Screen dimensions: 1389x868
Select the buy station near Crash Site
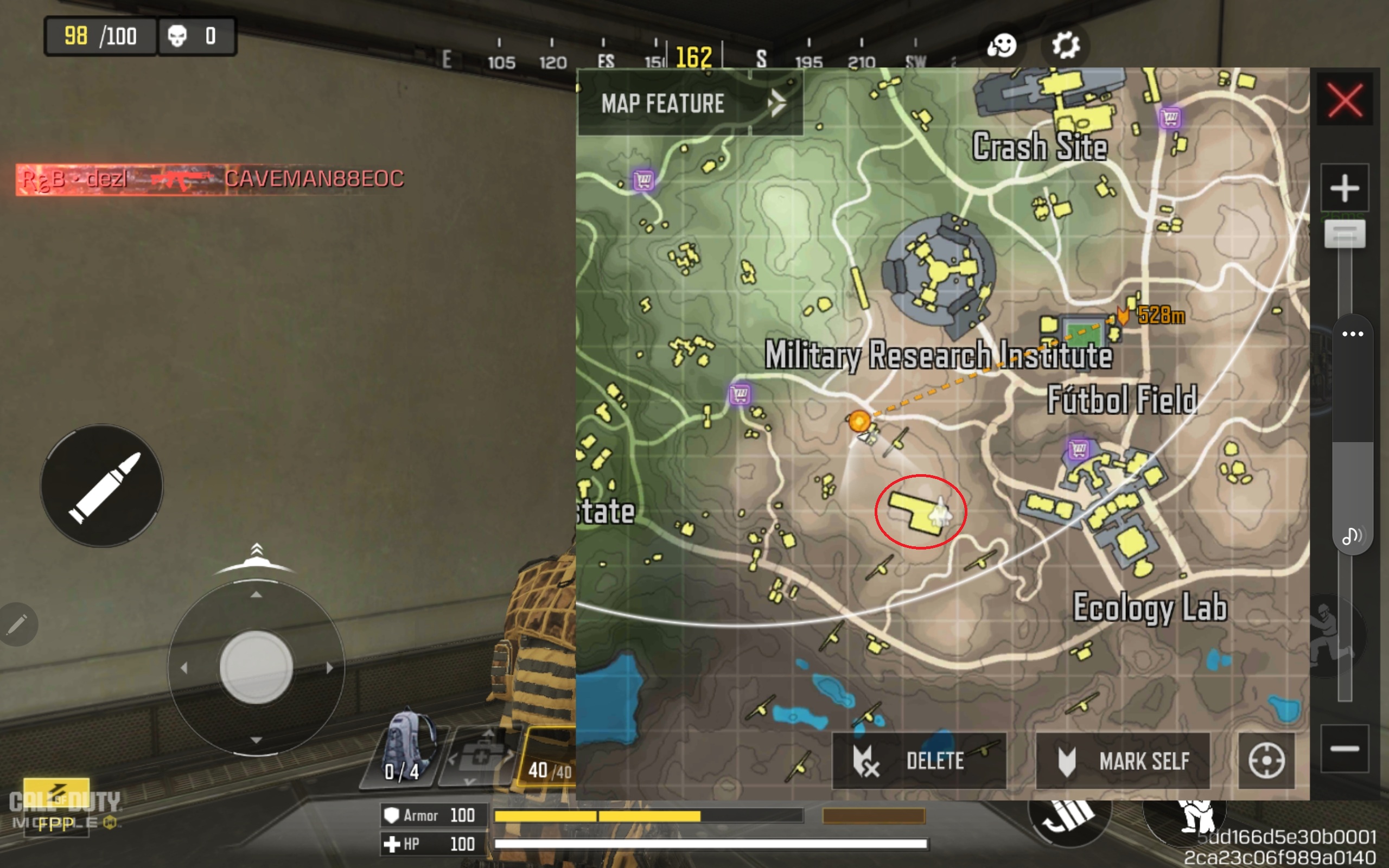pos(1170,118)
